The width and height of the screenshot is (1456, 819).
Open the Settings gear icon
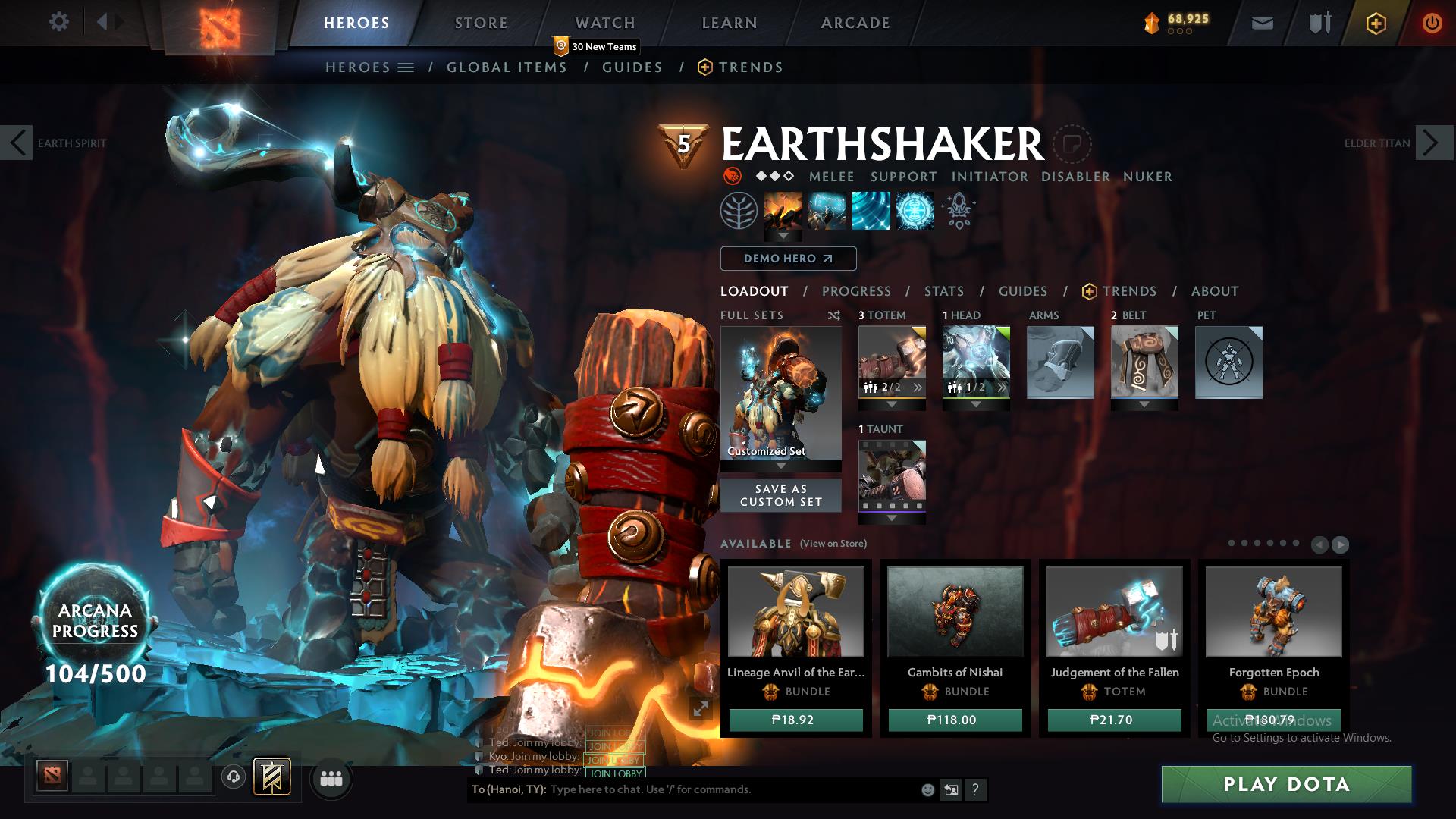[x=59, y=22]
